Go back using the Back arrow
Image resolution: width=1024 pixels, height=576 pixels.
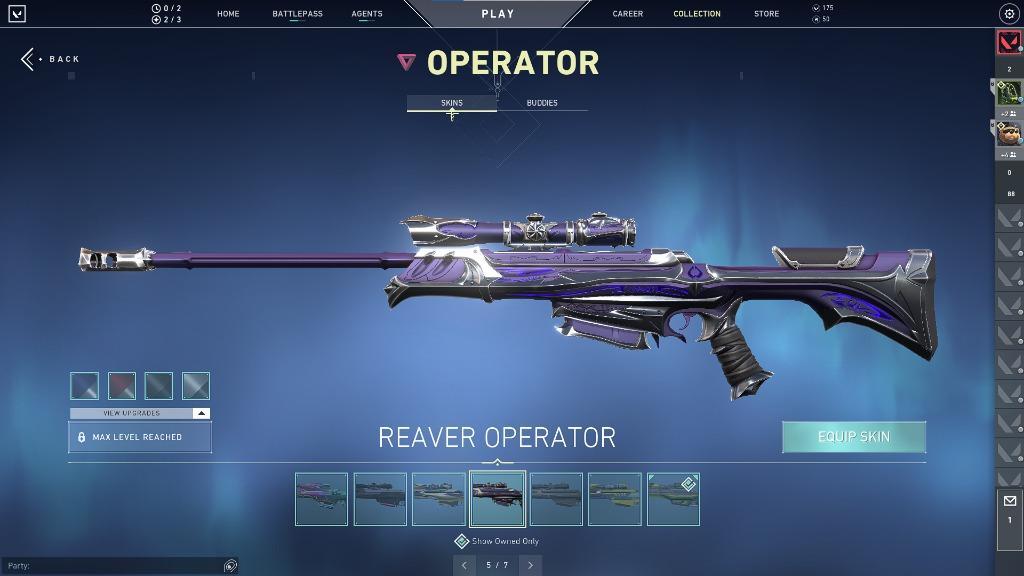point(50,59)
